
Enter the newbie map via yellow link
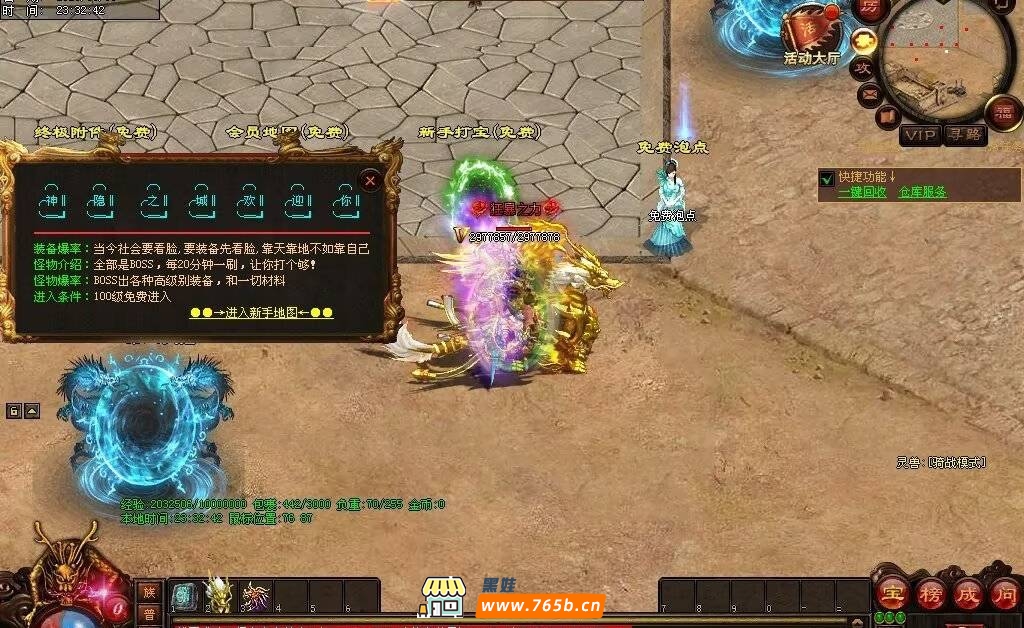click(x=261, y=313)
